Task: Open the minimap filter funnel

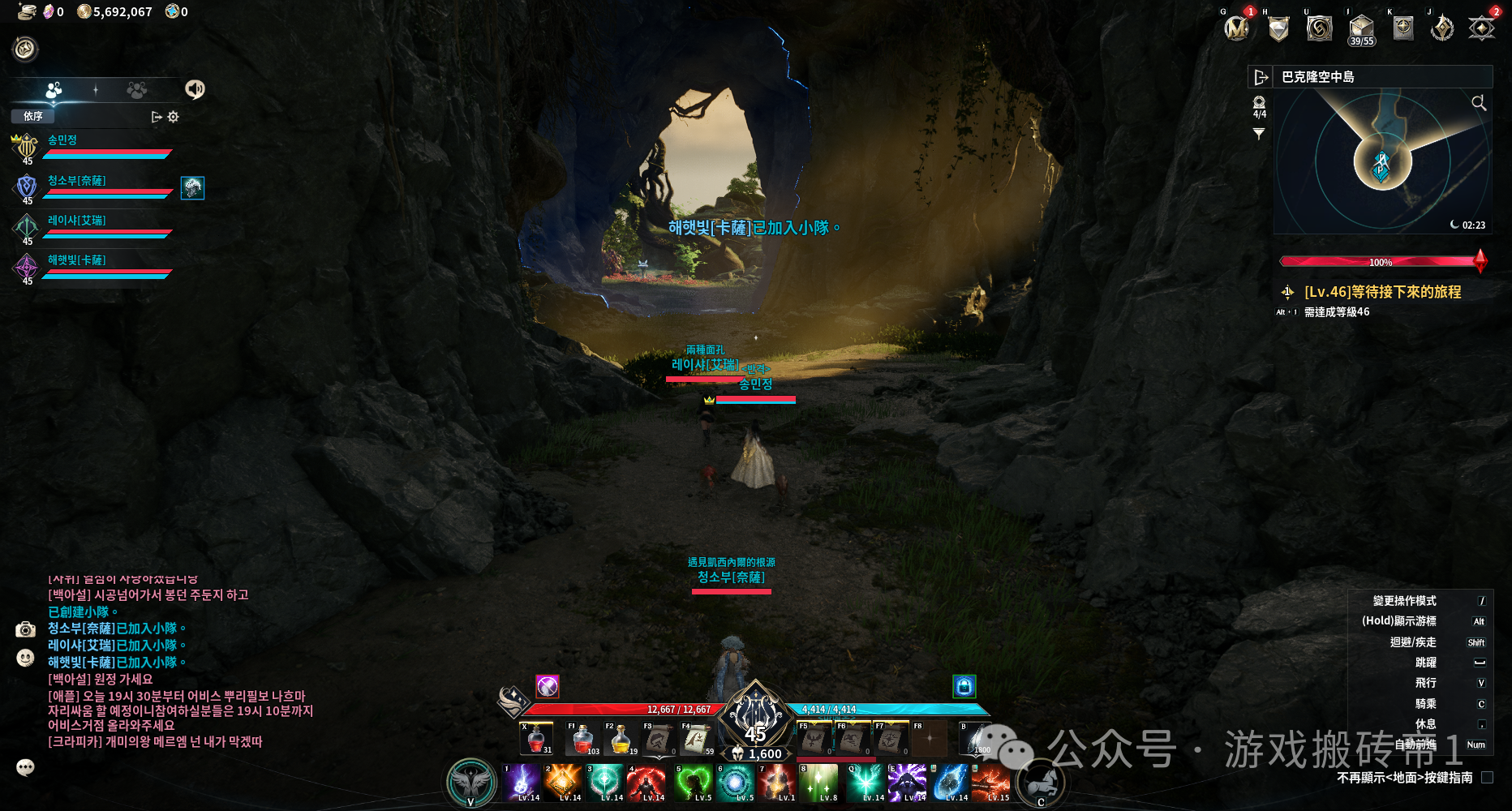Action: tap(1259, 134)
